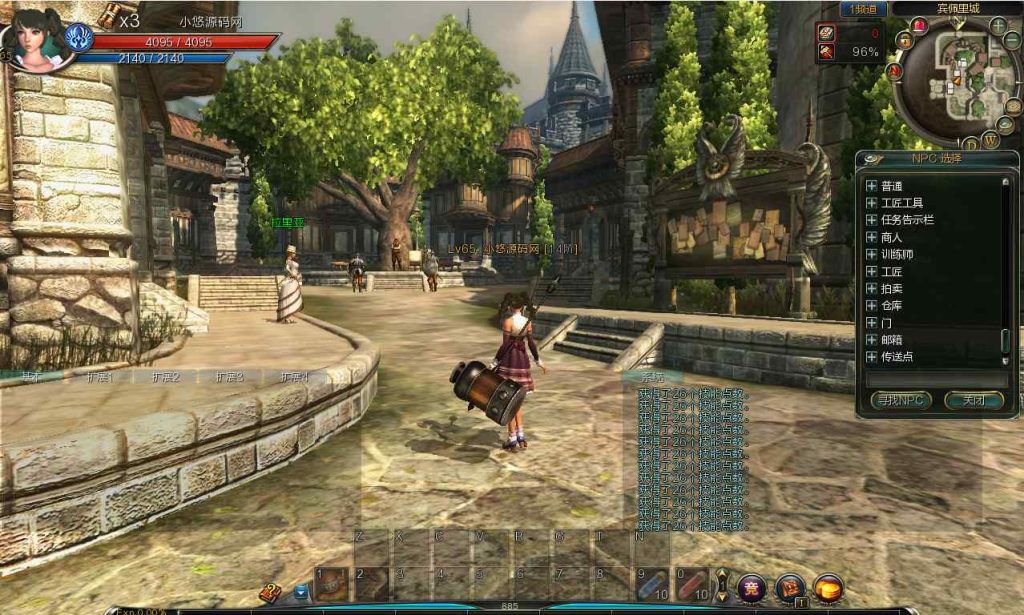1024x615 pixels.
Task: Expand the 普通 NPC category
Action: pyautogui.click(x=871, y=186)
